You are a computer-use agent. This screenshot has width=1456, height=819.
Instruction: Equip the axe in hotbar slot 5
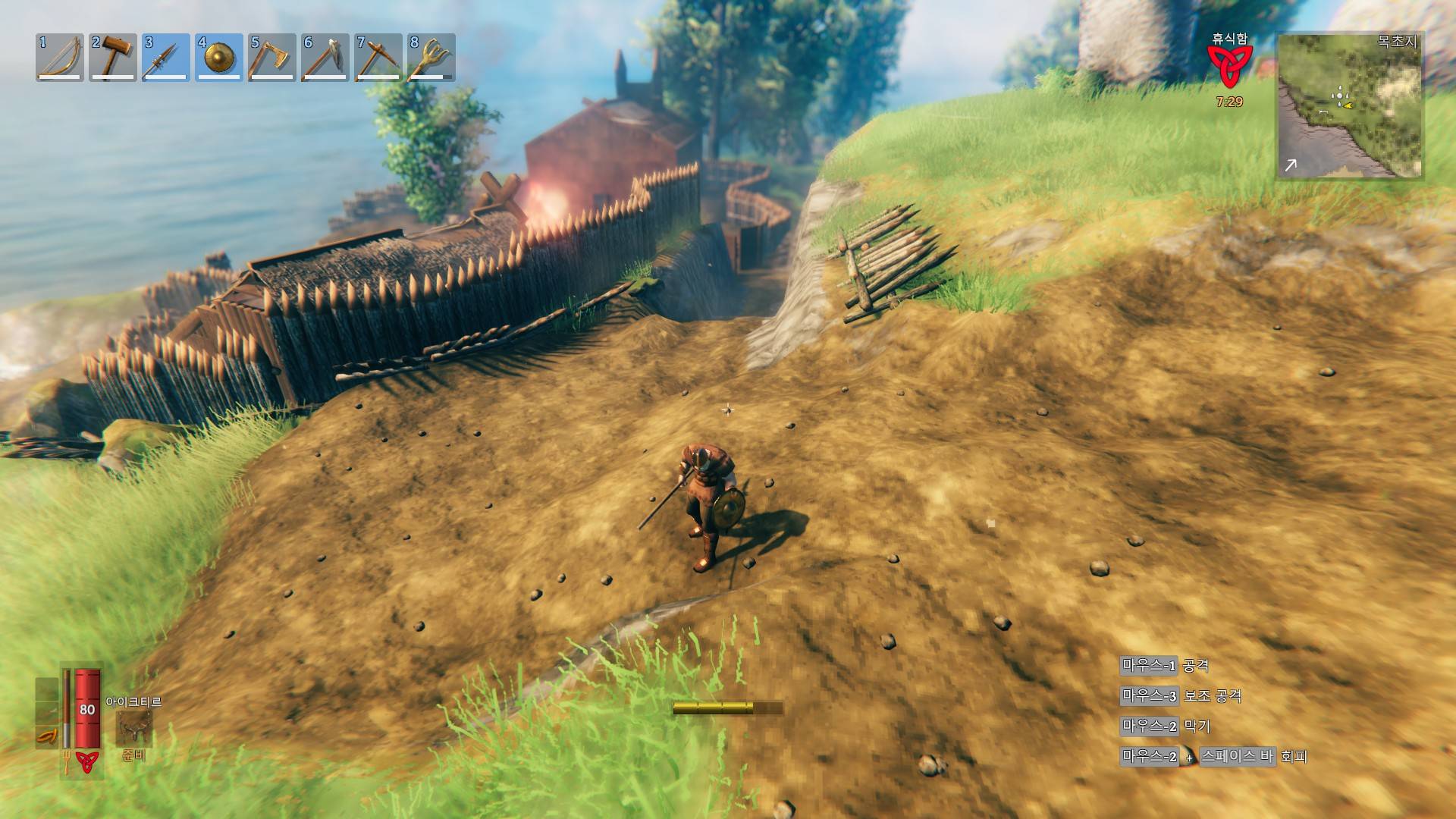click(x=272, y=57)
